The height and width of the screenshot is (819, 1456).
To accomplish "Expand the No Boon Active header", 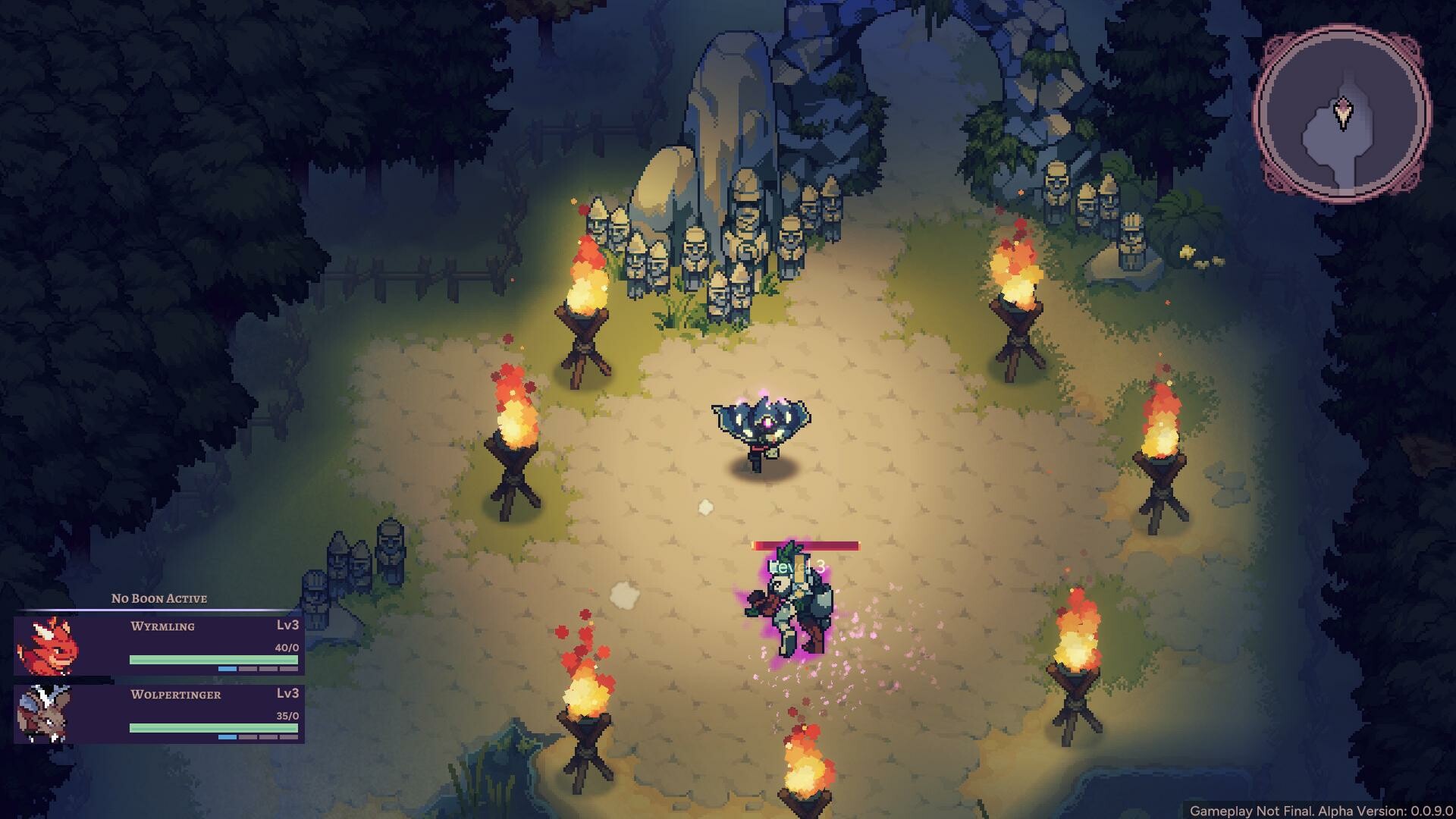I will pos(158,598).
